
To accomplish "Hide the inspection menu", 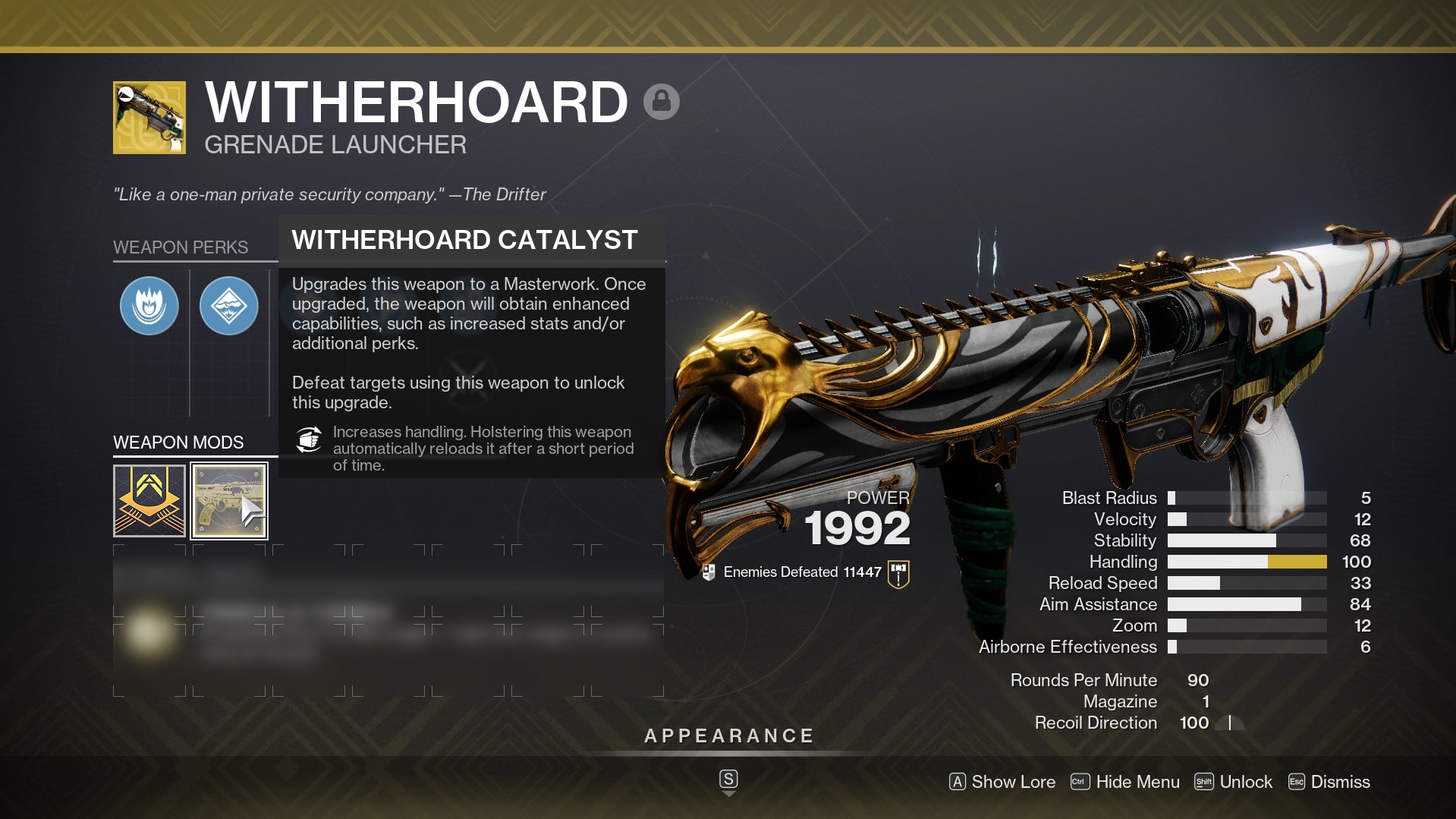I will pyautogui.click(x=1125, y=782).
